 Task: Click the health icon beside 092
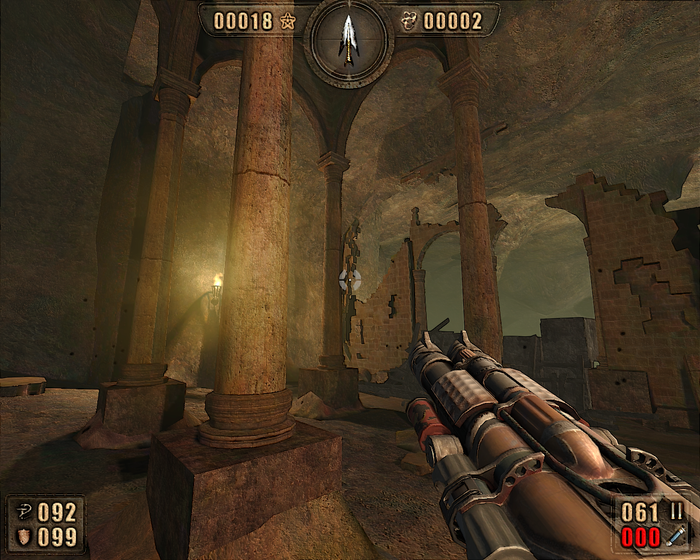point(22,512)
